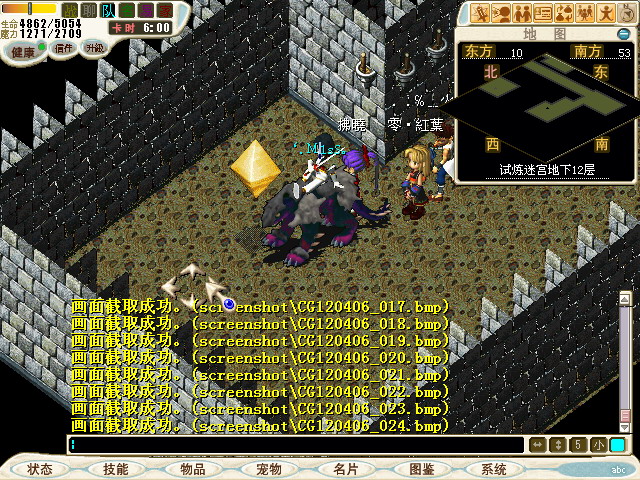Viewport: 640px width, 480px height.
Task: Open the 系统 system menu
Action: (494, 468)
